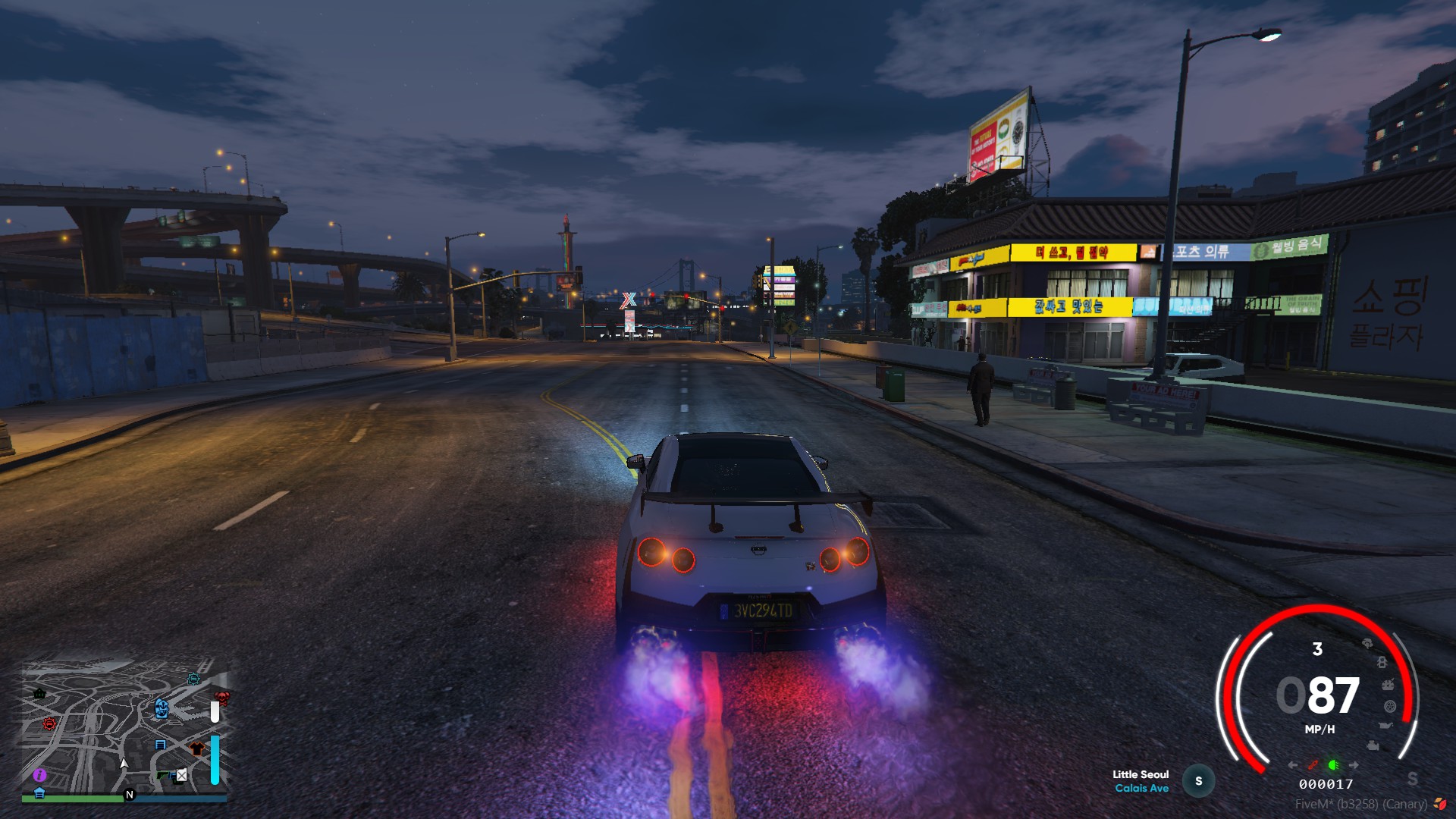The image size is (1456, 819).
Task: Open the red car mod-shop blip on minimap
Action: pos(49,725)
